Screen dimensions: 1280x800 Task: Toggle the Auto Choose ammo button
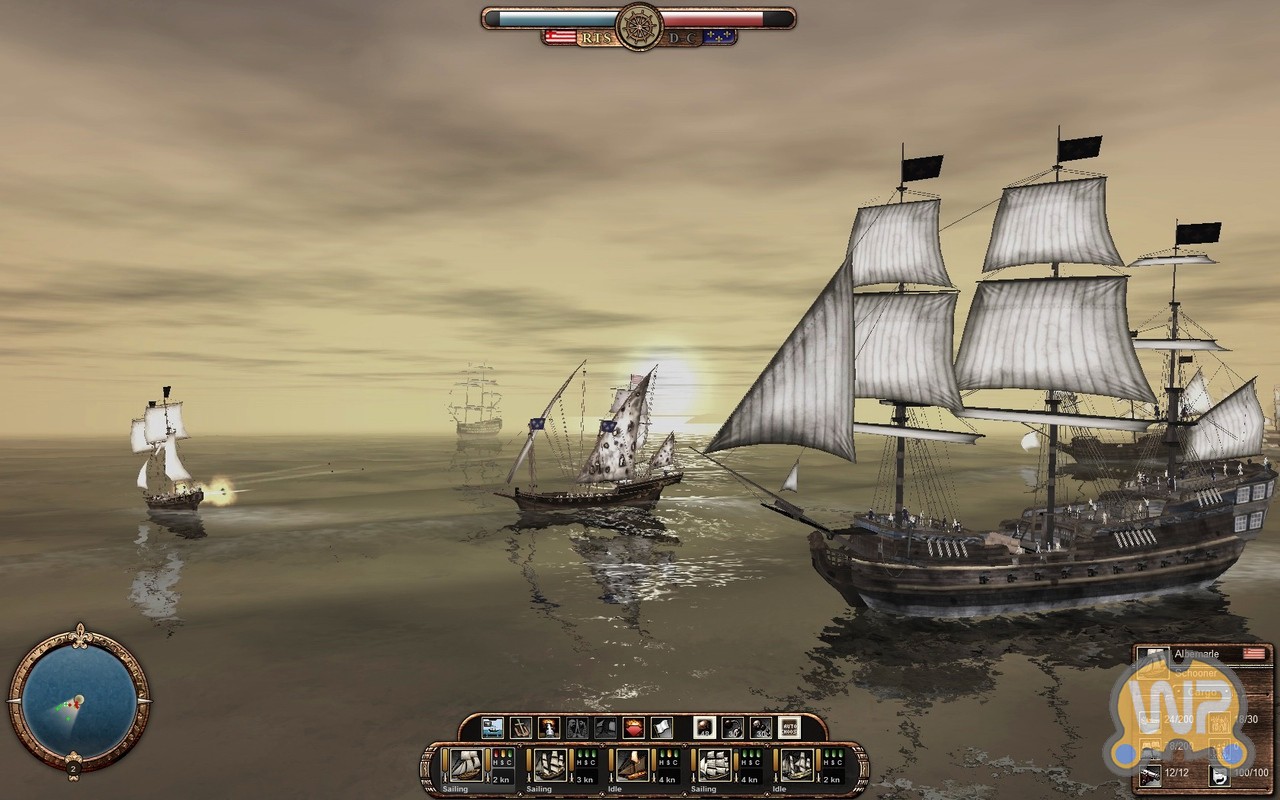[789, 728]
